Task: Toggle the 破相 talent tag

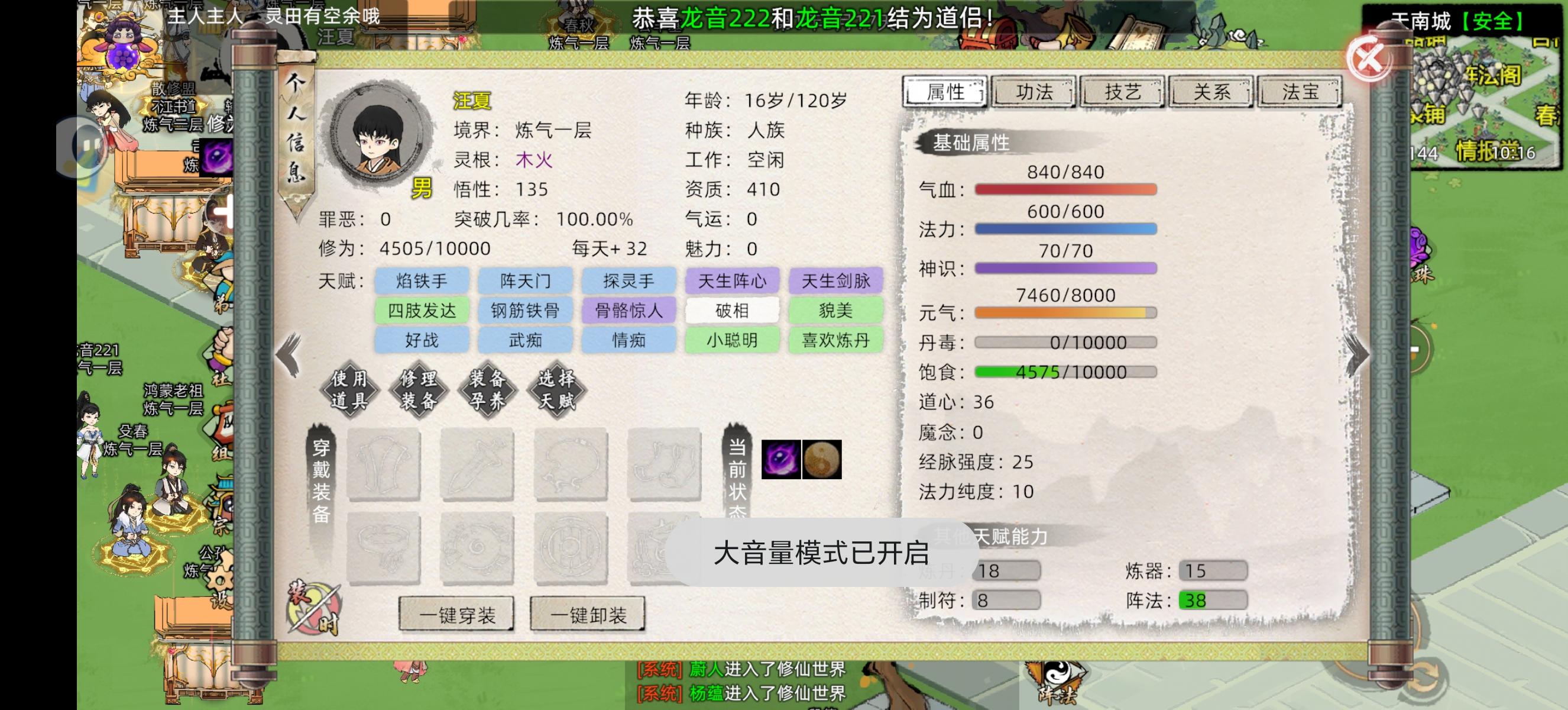Action: 732,311
